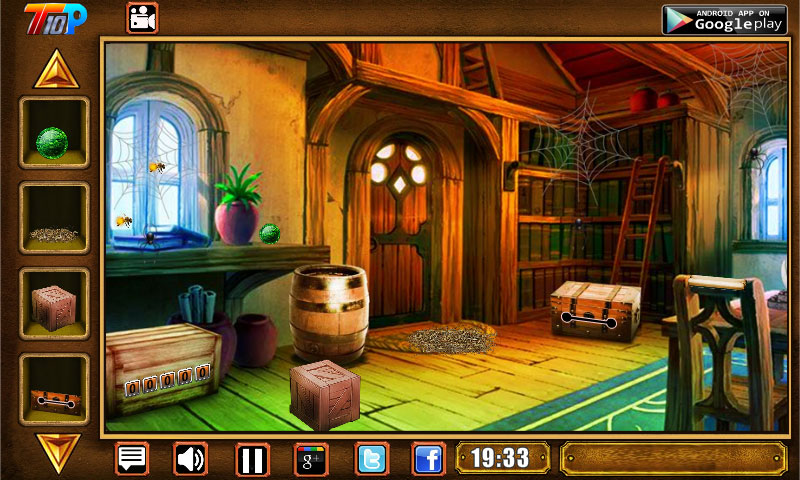The width and height of the screenshot is (800, 480).
Task: Click the Top10 logo
Action: click(x=55, y=17)
